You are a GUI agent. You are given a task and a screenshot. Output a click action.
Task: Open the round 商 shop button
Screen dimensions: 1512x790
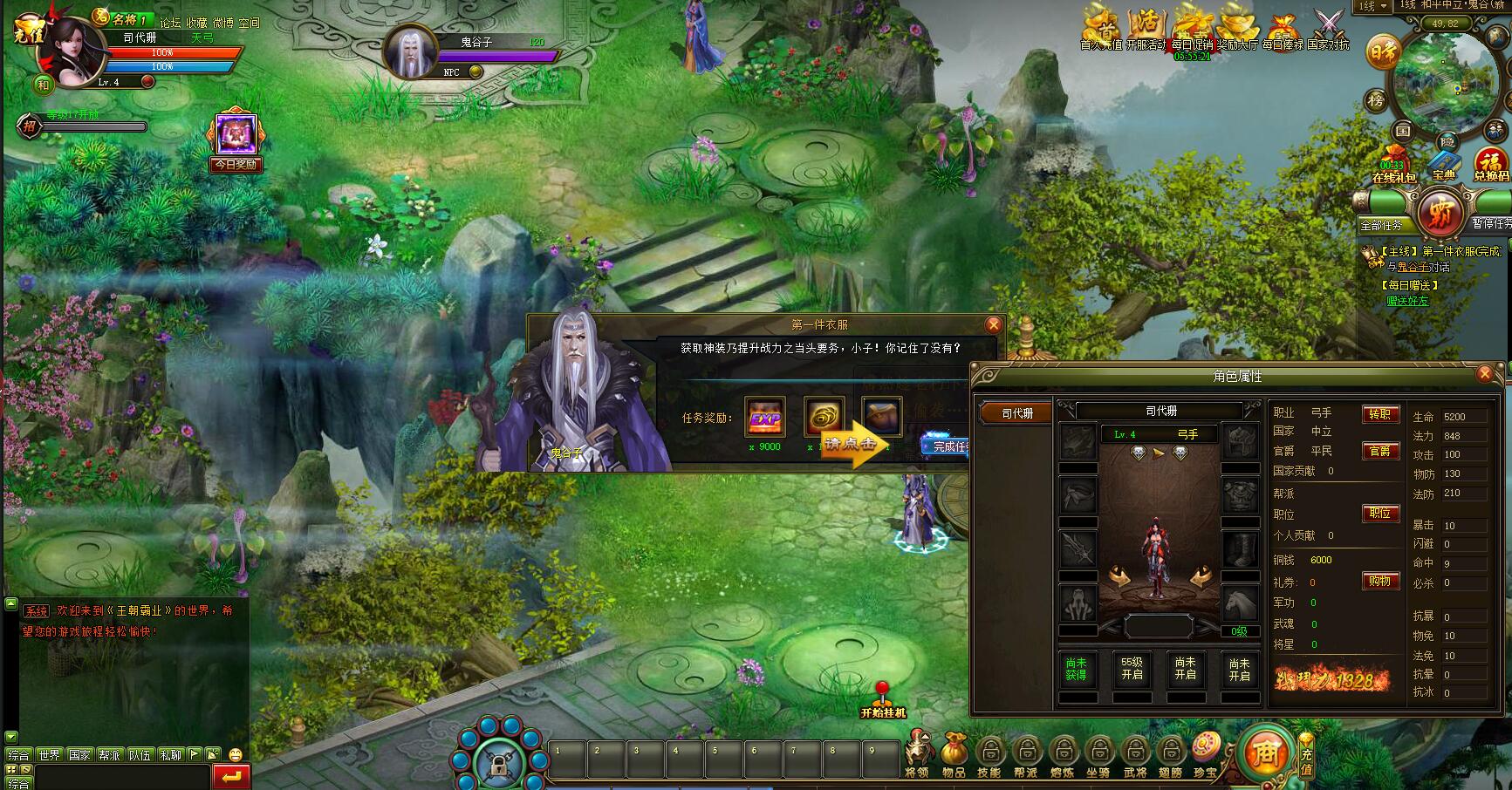point(1263,753)
